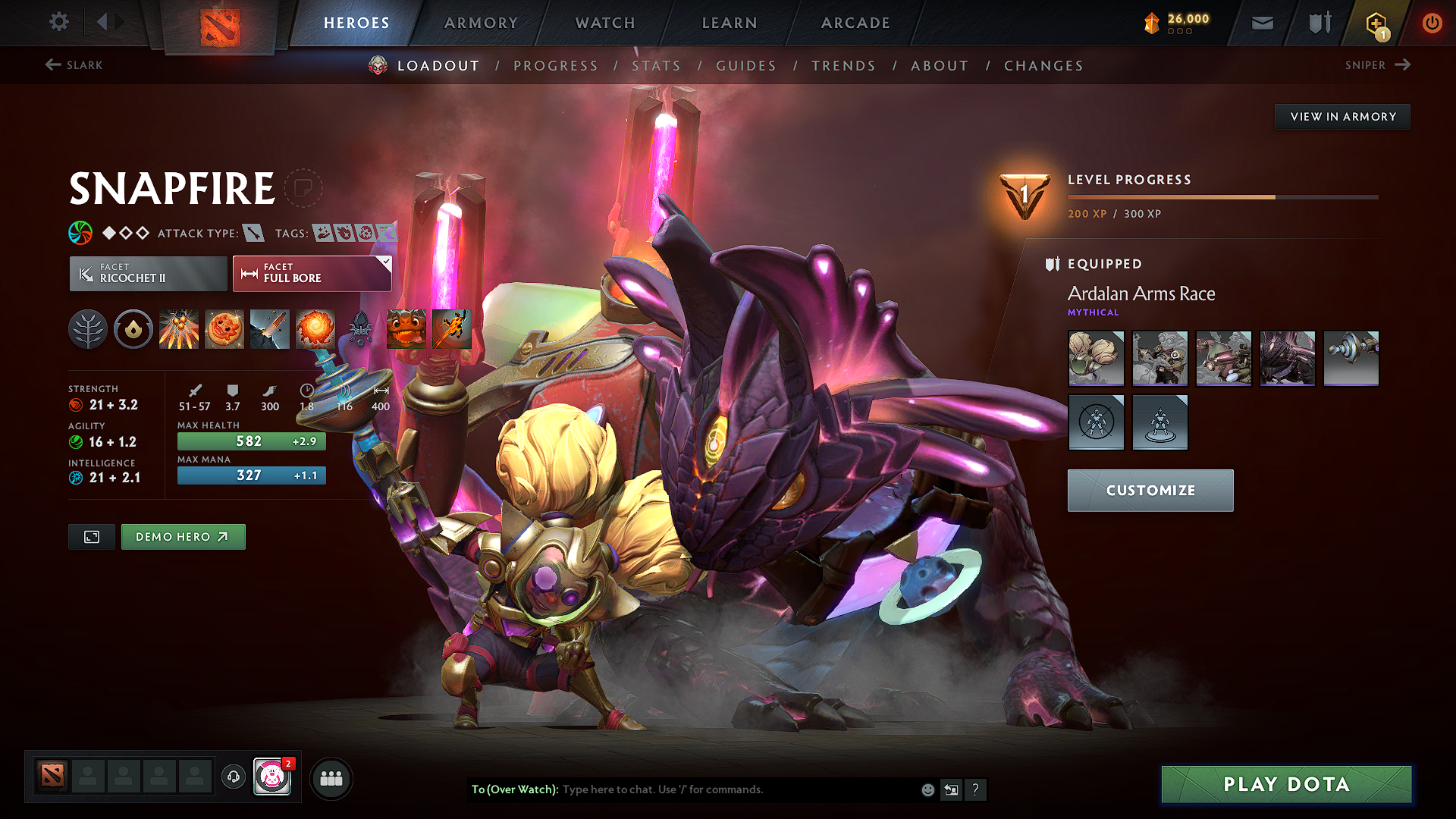Open the Changes section
Viewport: 1456px width, 819px height.
(1043, 66)
